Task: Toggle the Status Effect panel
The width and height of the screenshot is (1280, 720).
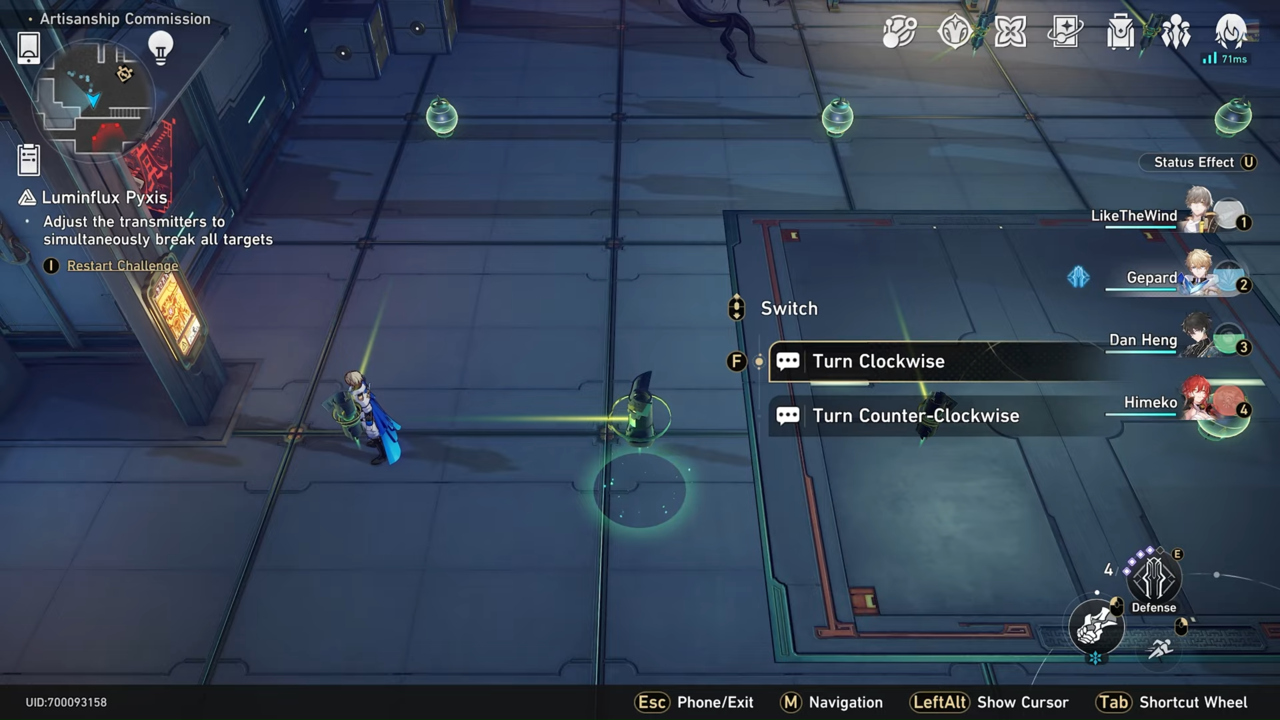Action: pyautogui.click(x=1198, y=162)
